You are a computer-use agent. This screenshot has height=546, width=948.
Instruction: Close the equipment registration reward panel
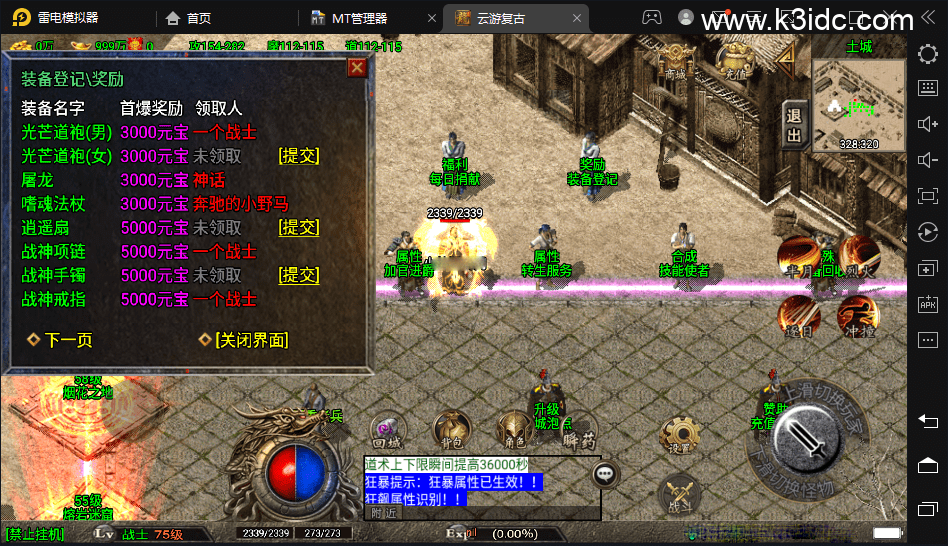coord(356,68)
